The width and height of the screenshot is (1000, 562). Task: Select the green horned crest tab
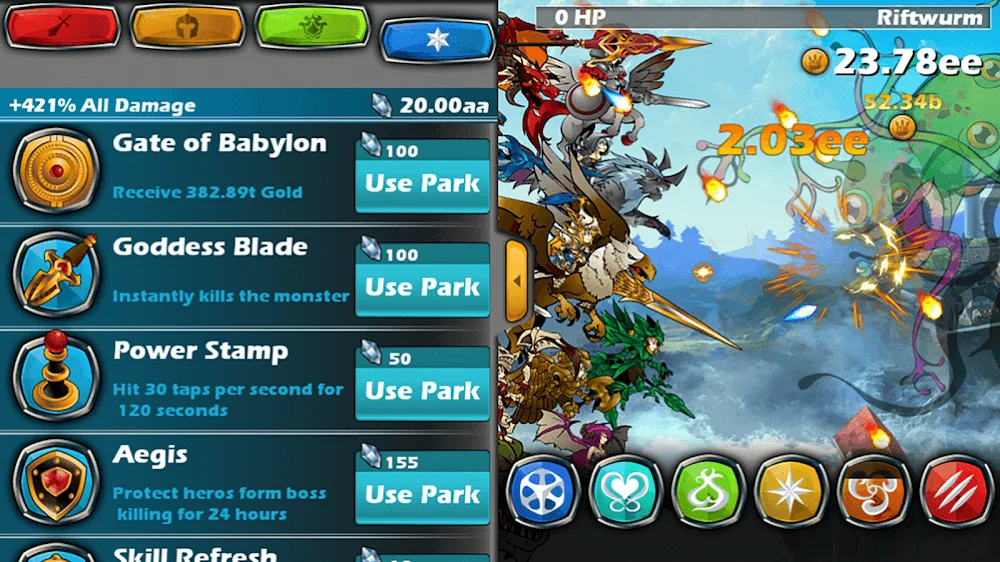pos(311,27)
